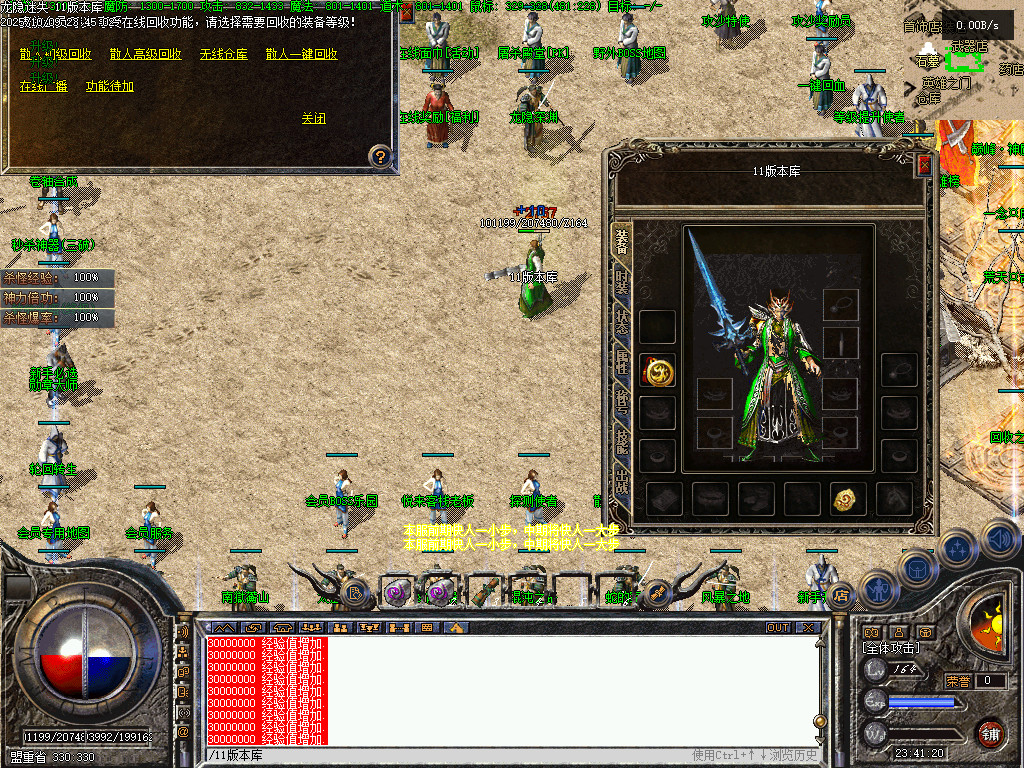1024x768 pixels.
Task: Choose 散人一键回收 one-click recycle
Action: coord(301,55)
